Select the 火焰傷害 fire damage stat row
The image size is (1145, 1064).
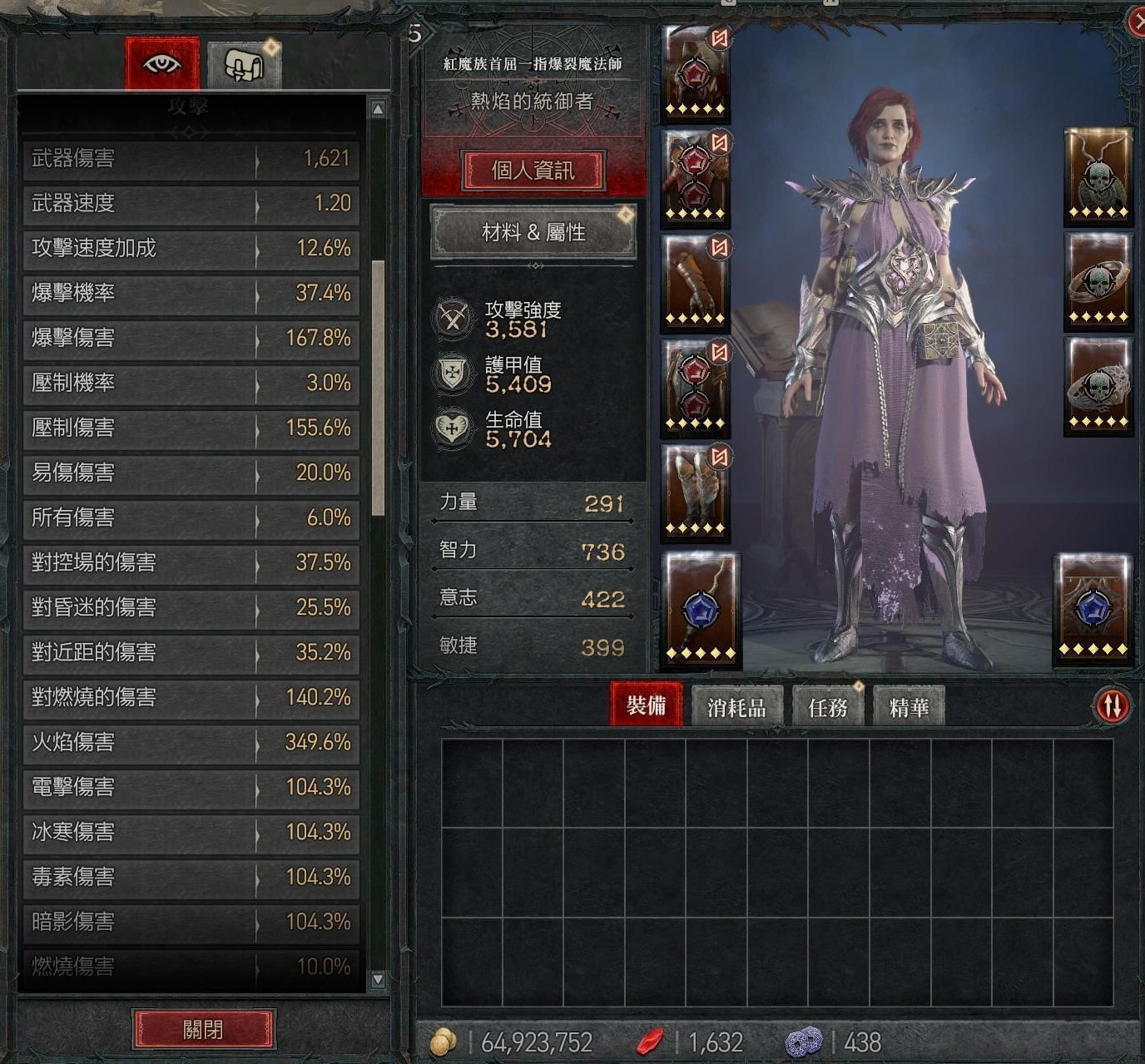tap(191, 742)
